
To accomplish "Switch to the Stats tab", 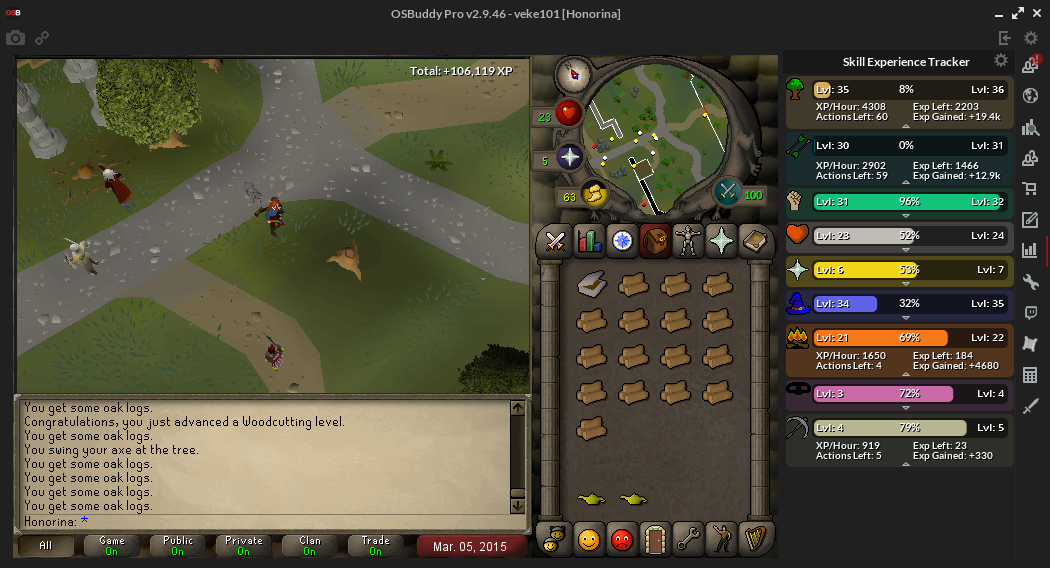I will pyautogui.click(x=588, y=241).
